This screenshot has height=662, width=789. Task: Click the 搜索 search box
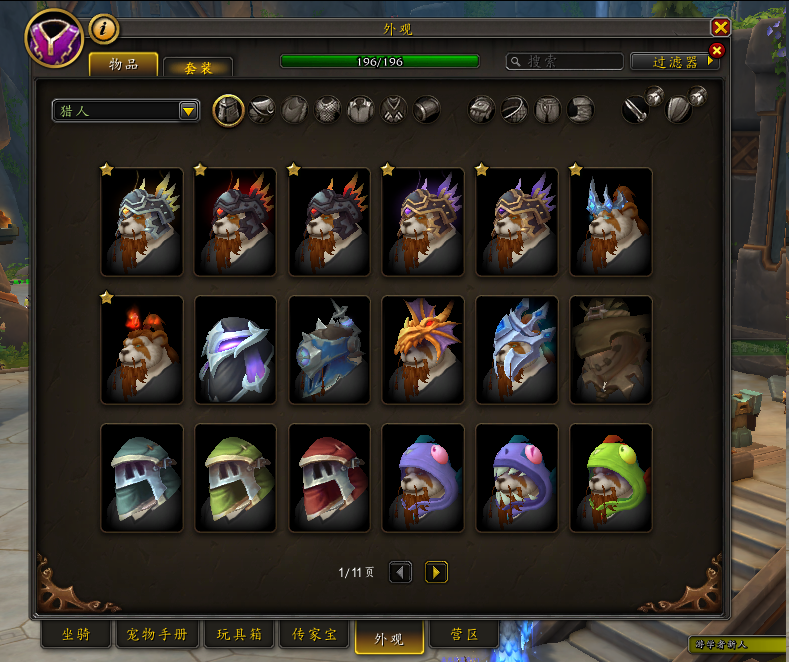click(x=565, y=62)
